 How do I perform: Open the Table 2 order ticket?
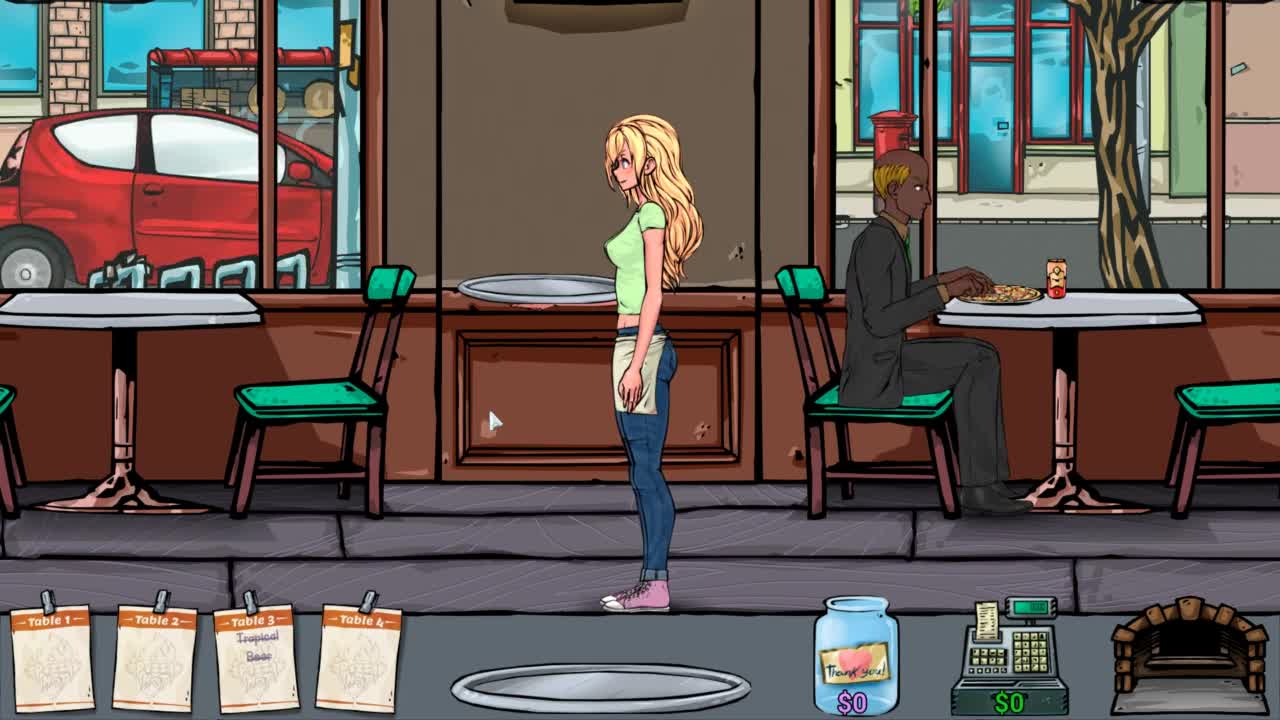pos(154,657)
